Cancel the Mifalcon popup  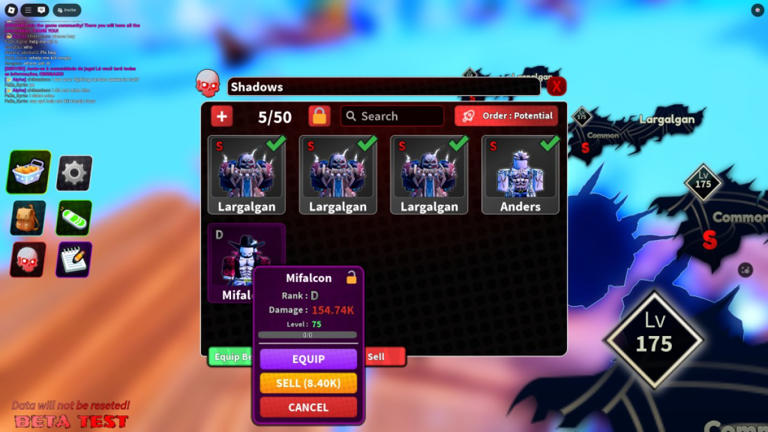click(308, 407)
